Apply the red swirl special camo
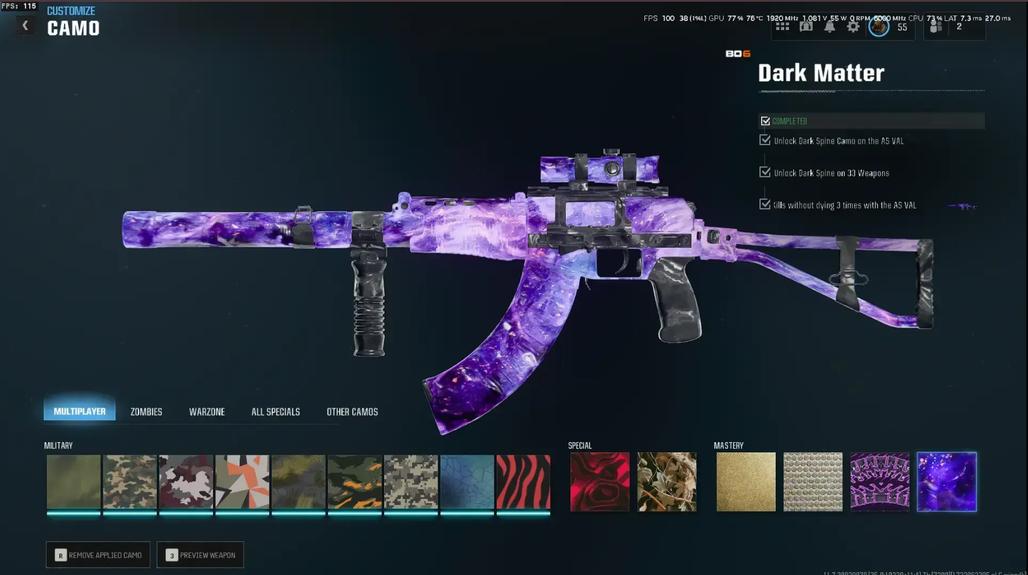Viewport: 1028px width, 575px height. tap(600, 482)
